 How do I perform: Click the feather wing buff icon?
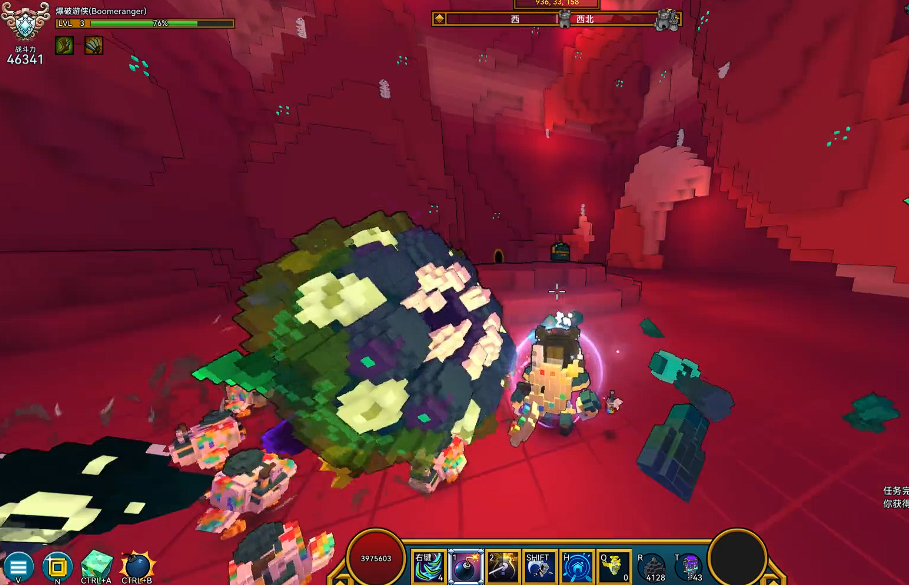(x=93, y=45)
